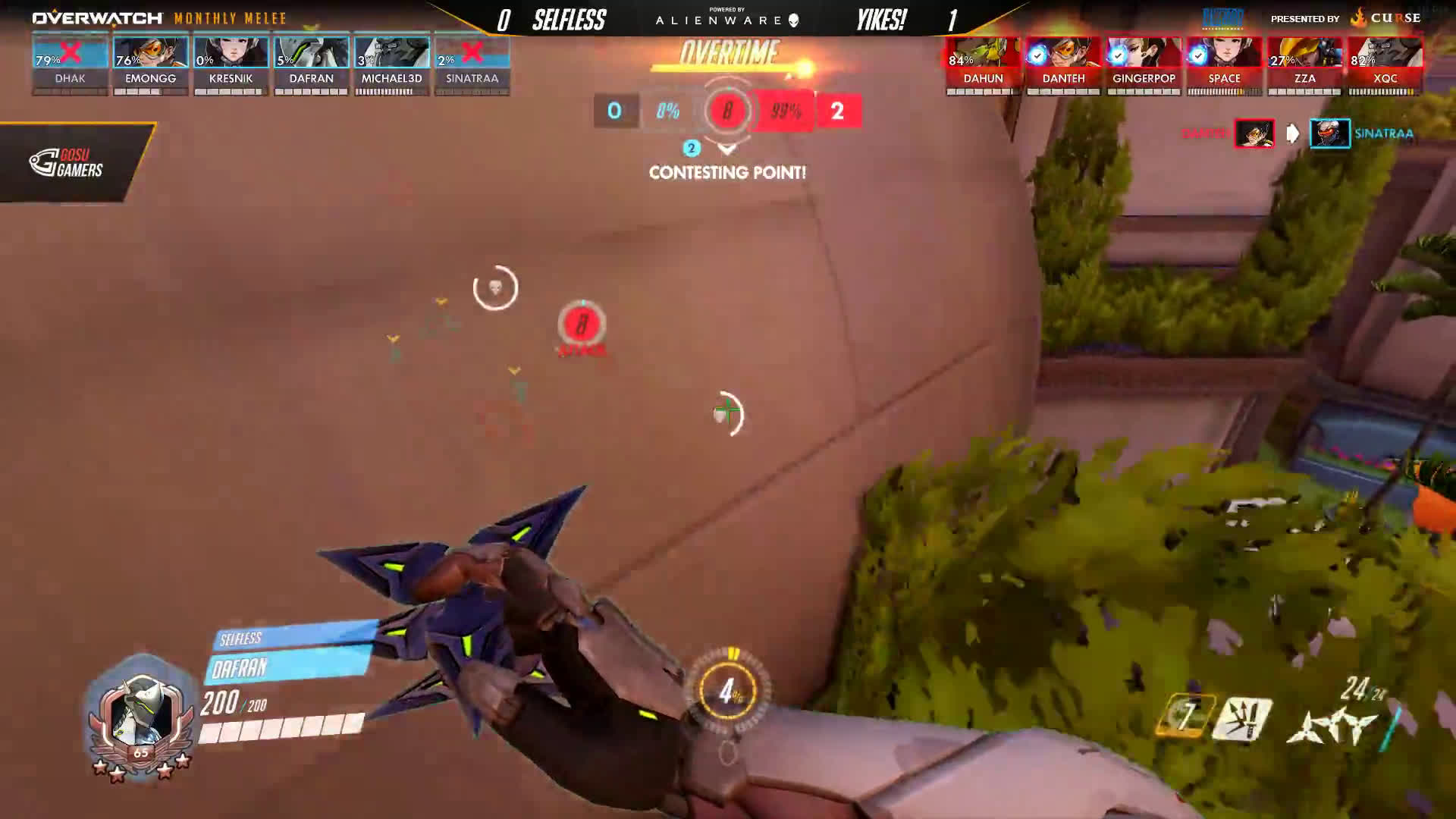
Task: Select SPACE's player portrait
Action: point(1224,54)
